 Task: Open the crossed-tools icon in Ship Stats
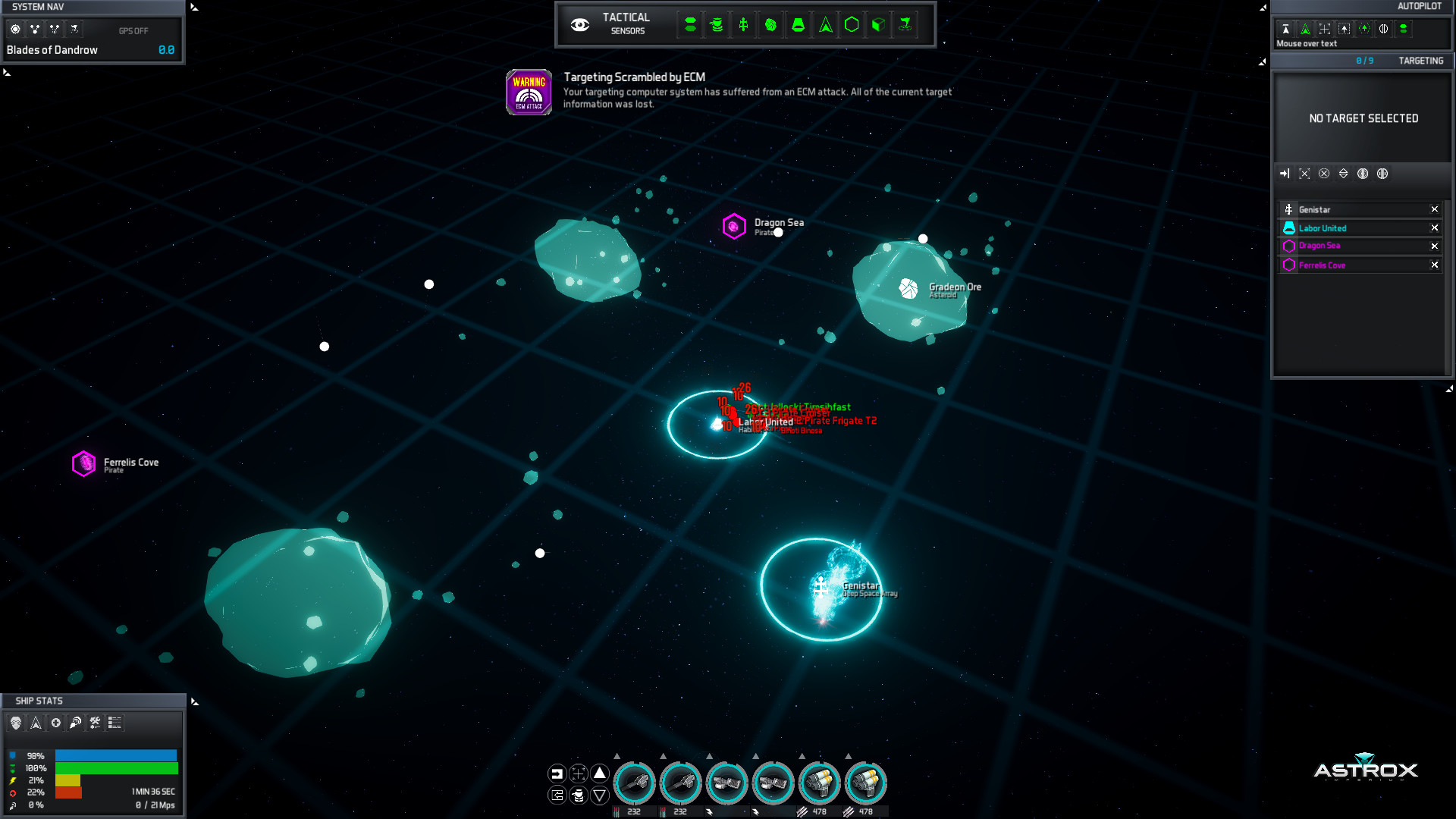[95, 723]
